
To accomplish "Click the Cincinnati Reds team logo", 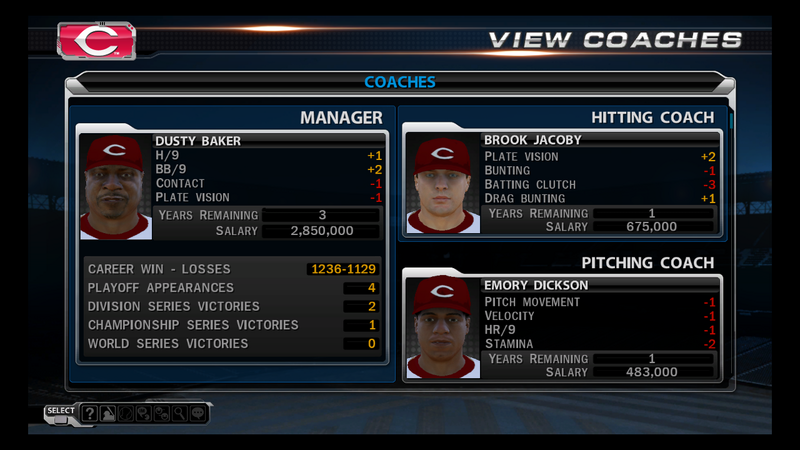I will [x=96, y=41].
